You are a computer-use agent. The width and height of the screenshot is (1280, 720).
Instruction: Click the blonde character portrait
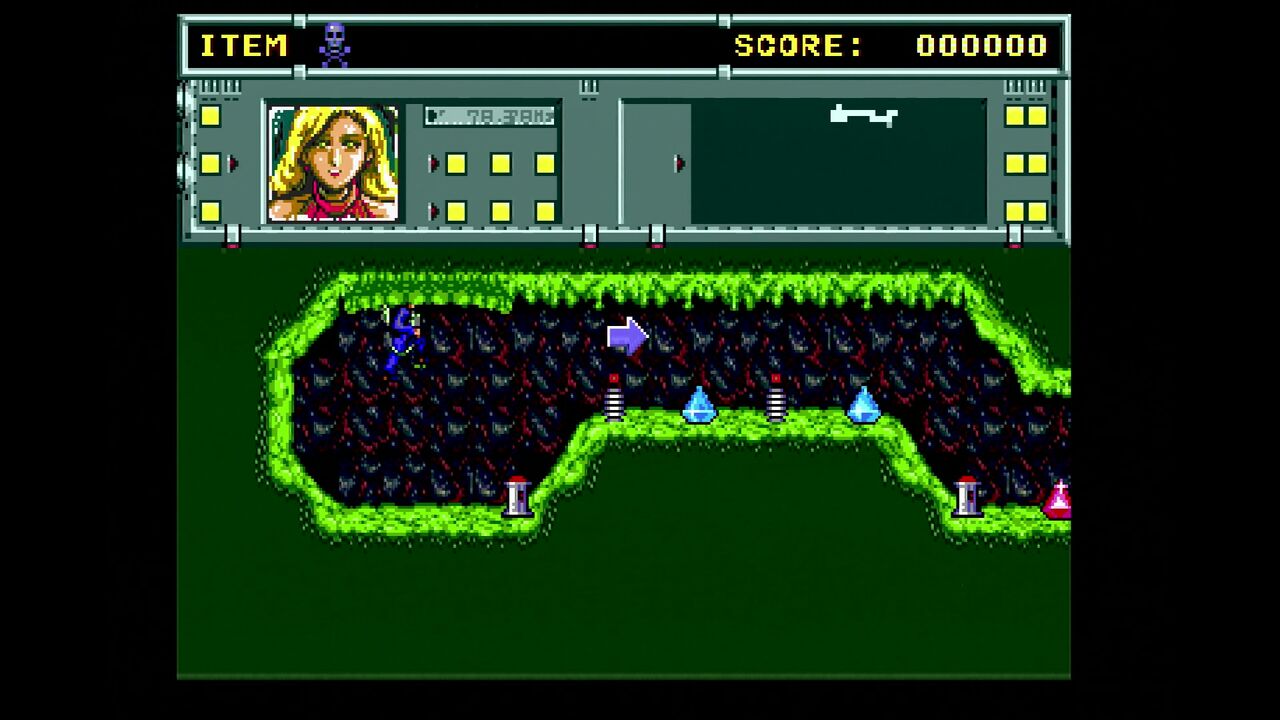[x=333, y=163]
